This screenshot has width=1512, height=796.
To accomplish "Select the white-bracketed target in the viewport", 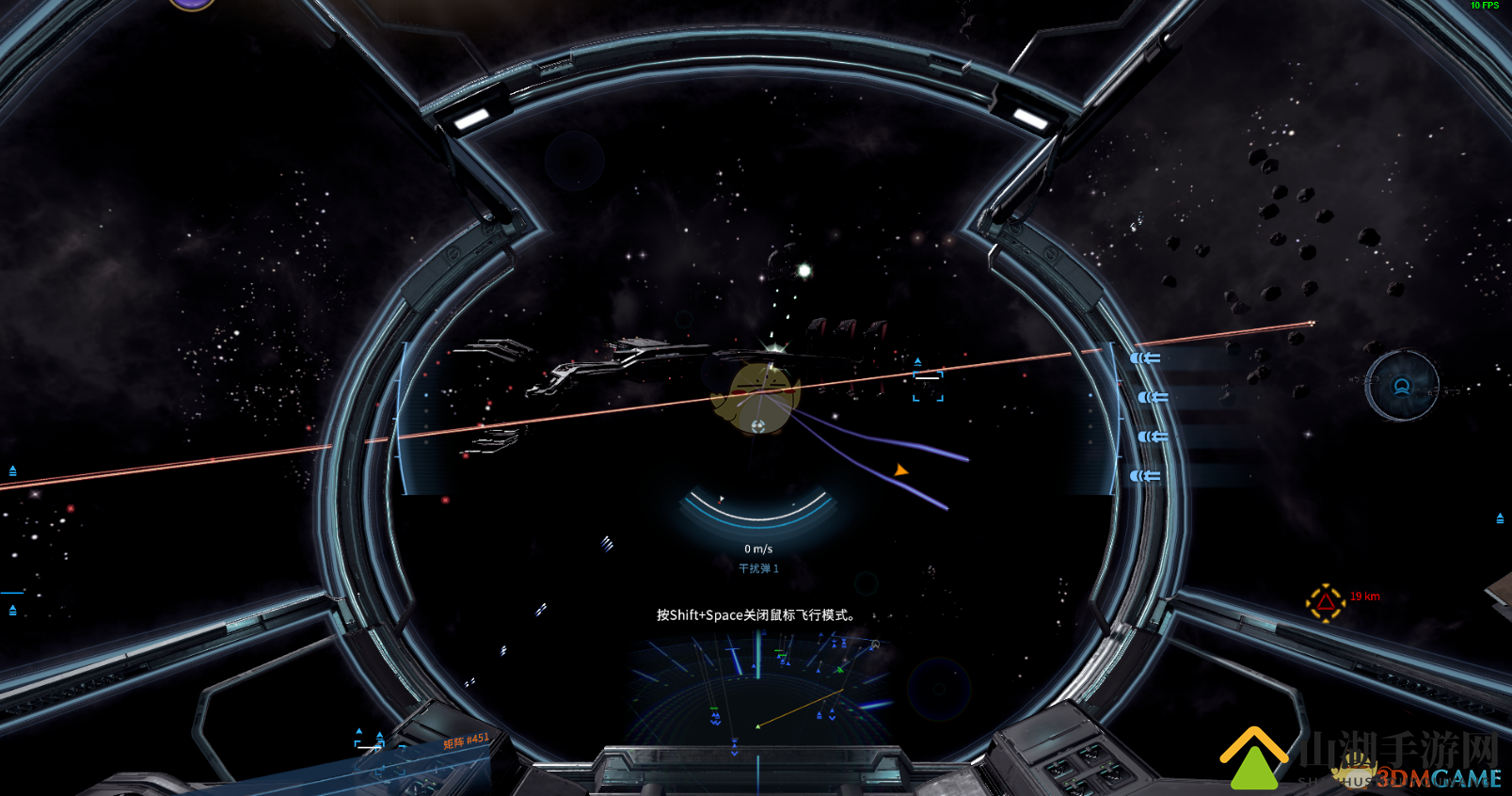I will [928, 387].
